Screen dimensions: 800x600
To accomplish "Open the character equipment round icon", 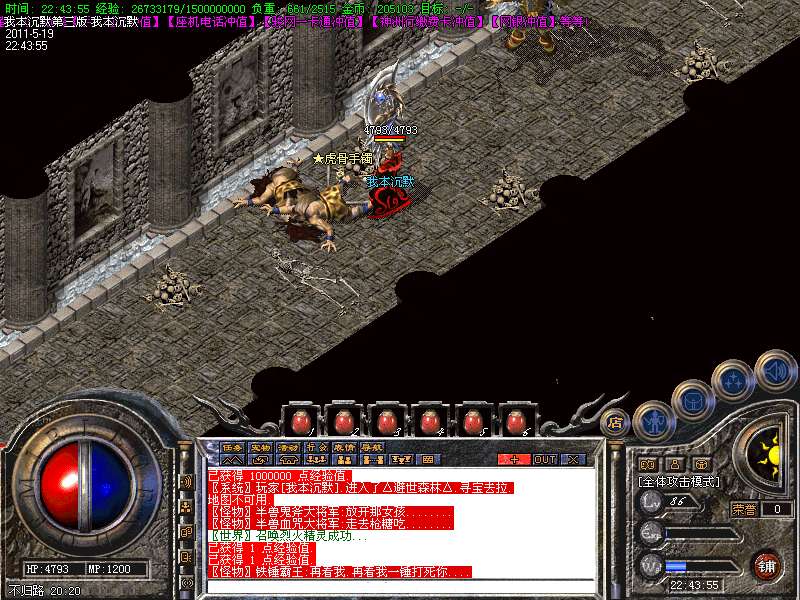I will (653, 420).
